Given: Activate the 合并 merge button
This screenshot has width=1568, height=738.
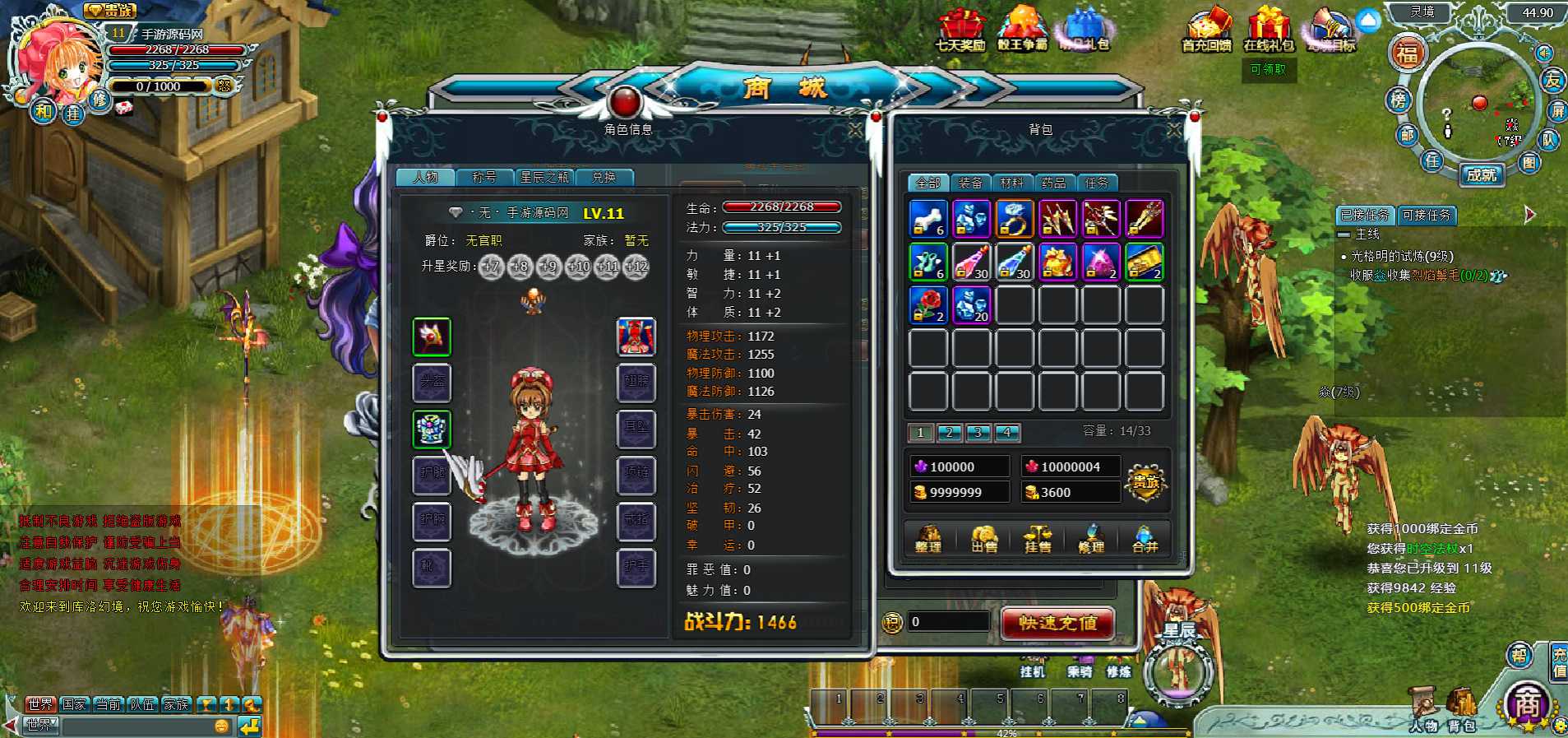Looking at the screenshot, I should pyautogui.click(x=1145, y=539).
